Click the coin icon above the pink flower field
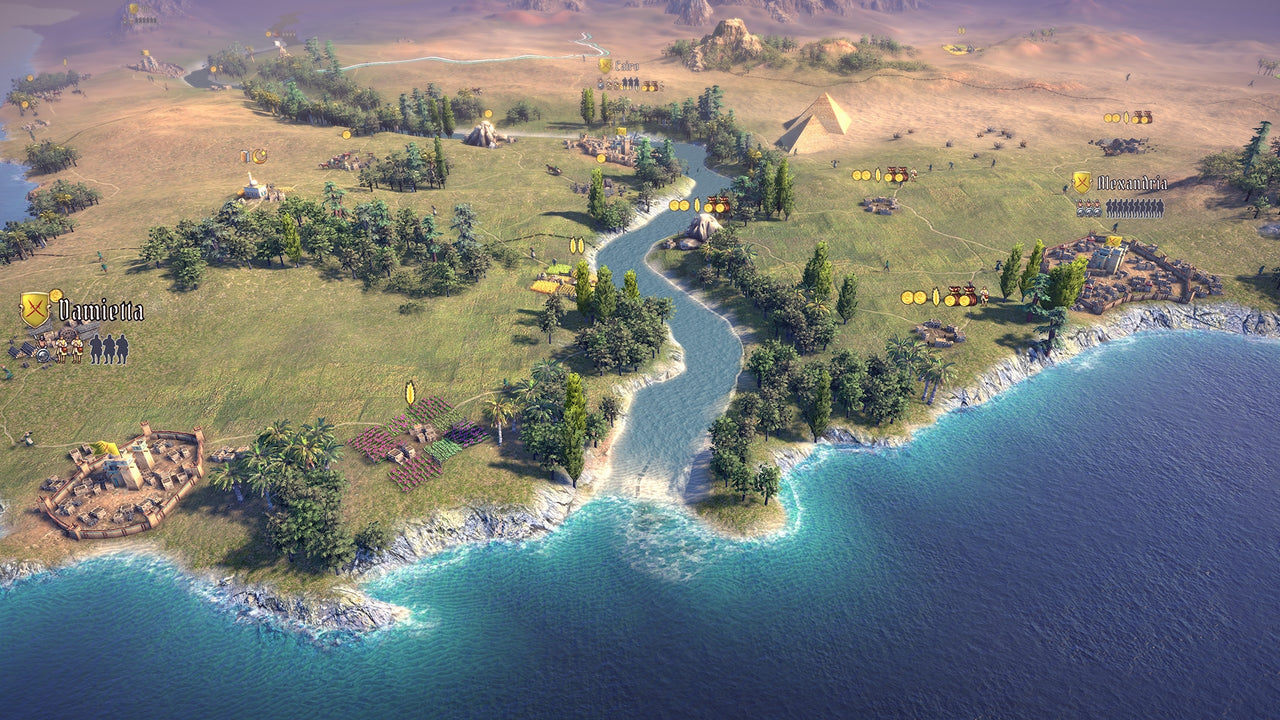Viewport: 1280px width, 720px height. point(409,393)
